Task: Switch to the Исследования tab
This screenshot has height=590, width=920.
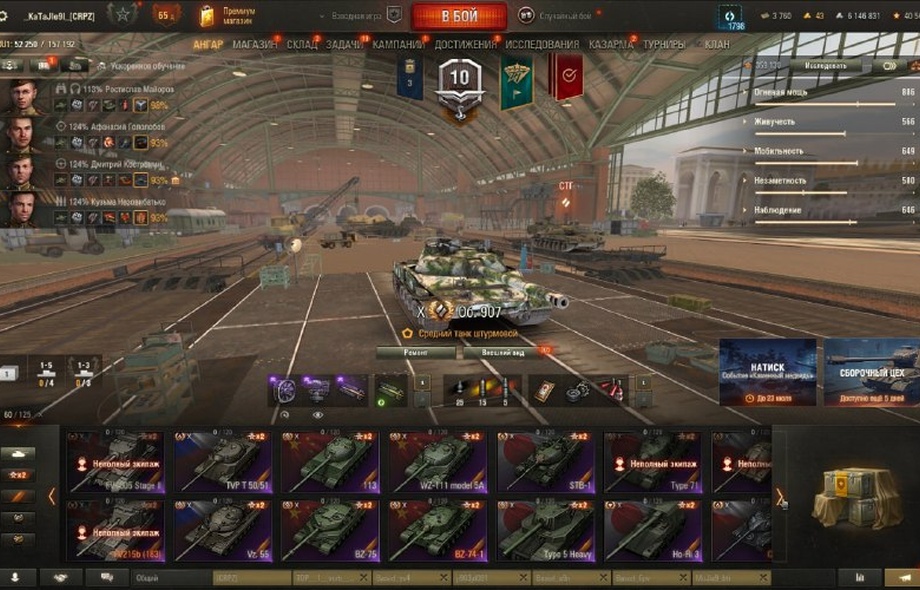Action: tap(541, 45)
